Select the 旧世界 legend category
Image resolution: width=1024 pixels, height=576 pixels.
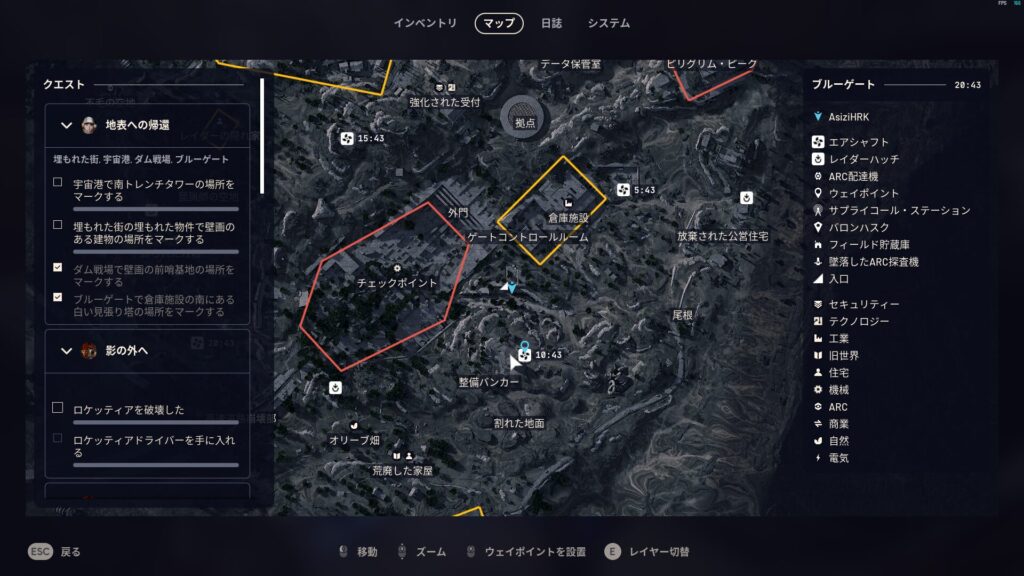pyautogui.click(x=844, y=355)
